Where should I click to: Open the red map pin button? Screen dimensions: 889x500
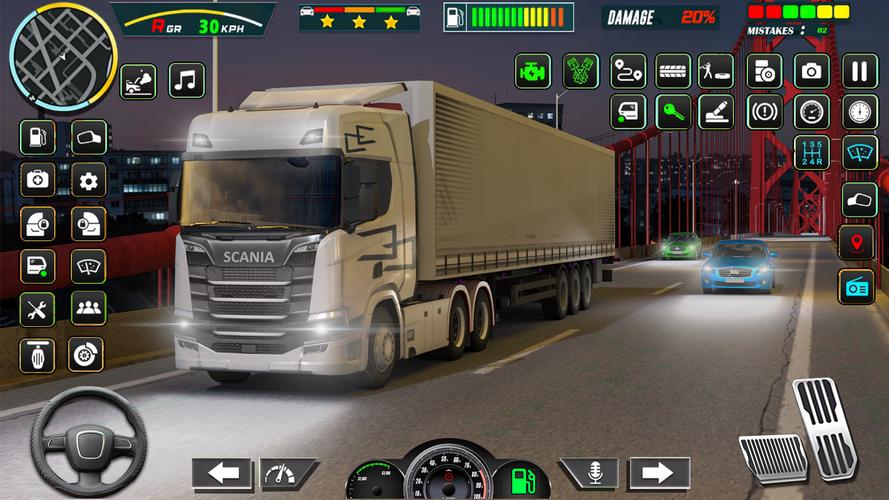tap(859, 242)
